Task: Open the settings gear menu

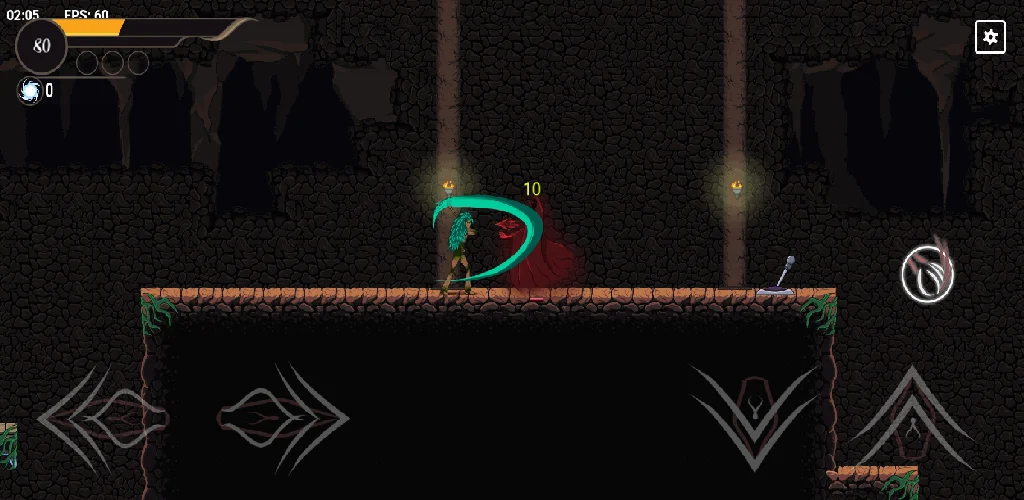Action: click(990, 37)
